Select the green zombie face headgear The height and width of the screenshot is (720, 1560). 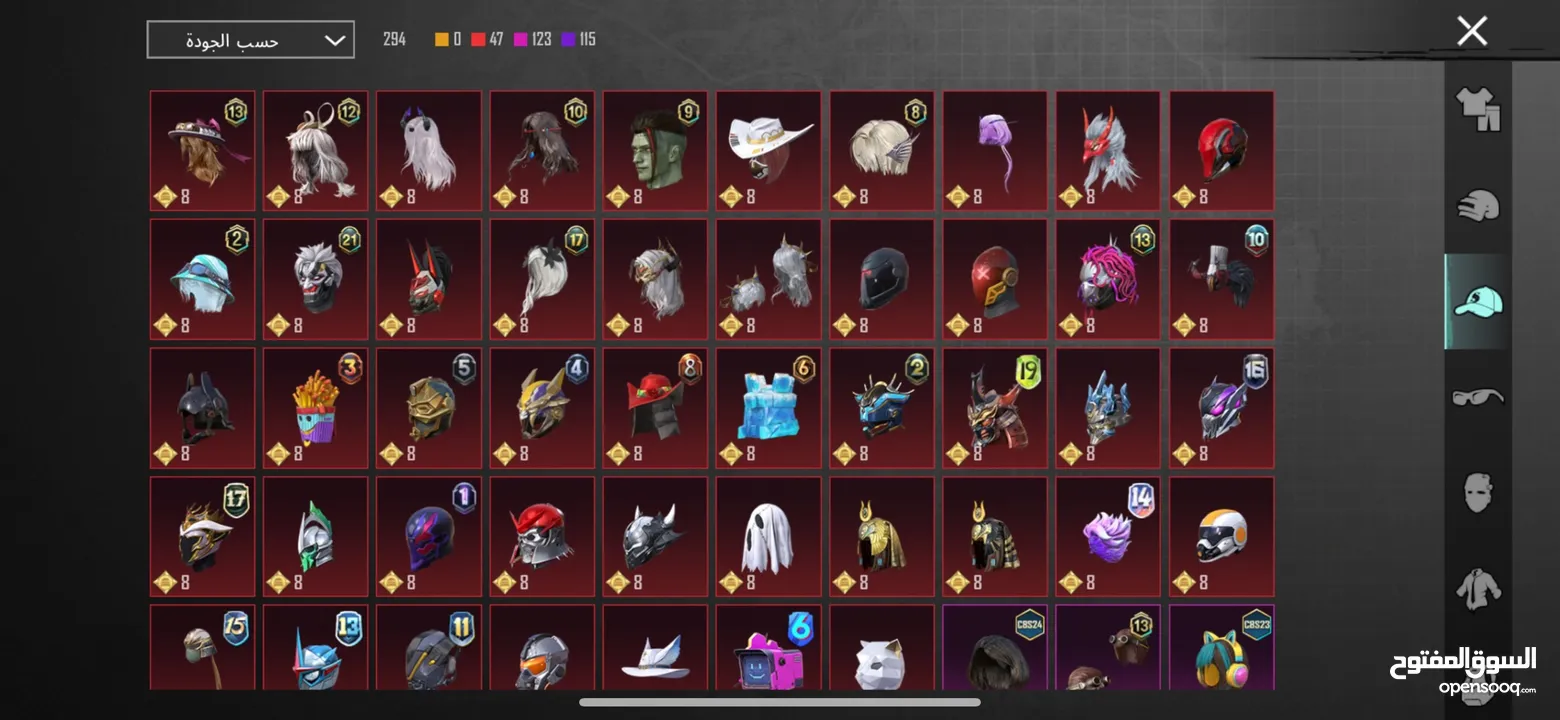(x=655, y=151)
